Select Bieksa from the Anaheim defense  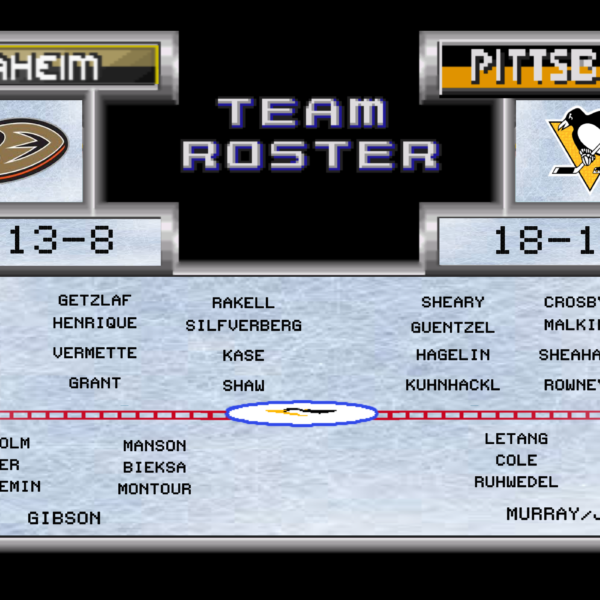click(x=155, y=467)
